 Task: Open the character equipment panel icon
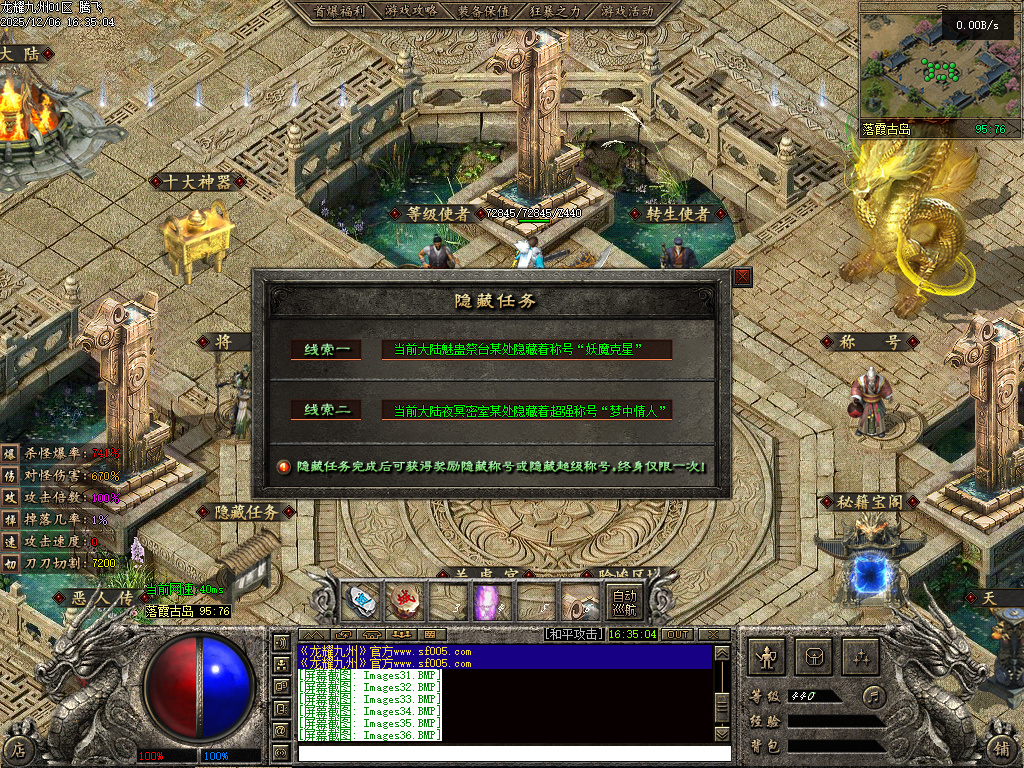pos(767,657)
